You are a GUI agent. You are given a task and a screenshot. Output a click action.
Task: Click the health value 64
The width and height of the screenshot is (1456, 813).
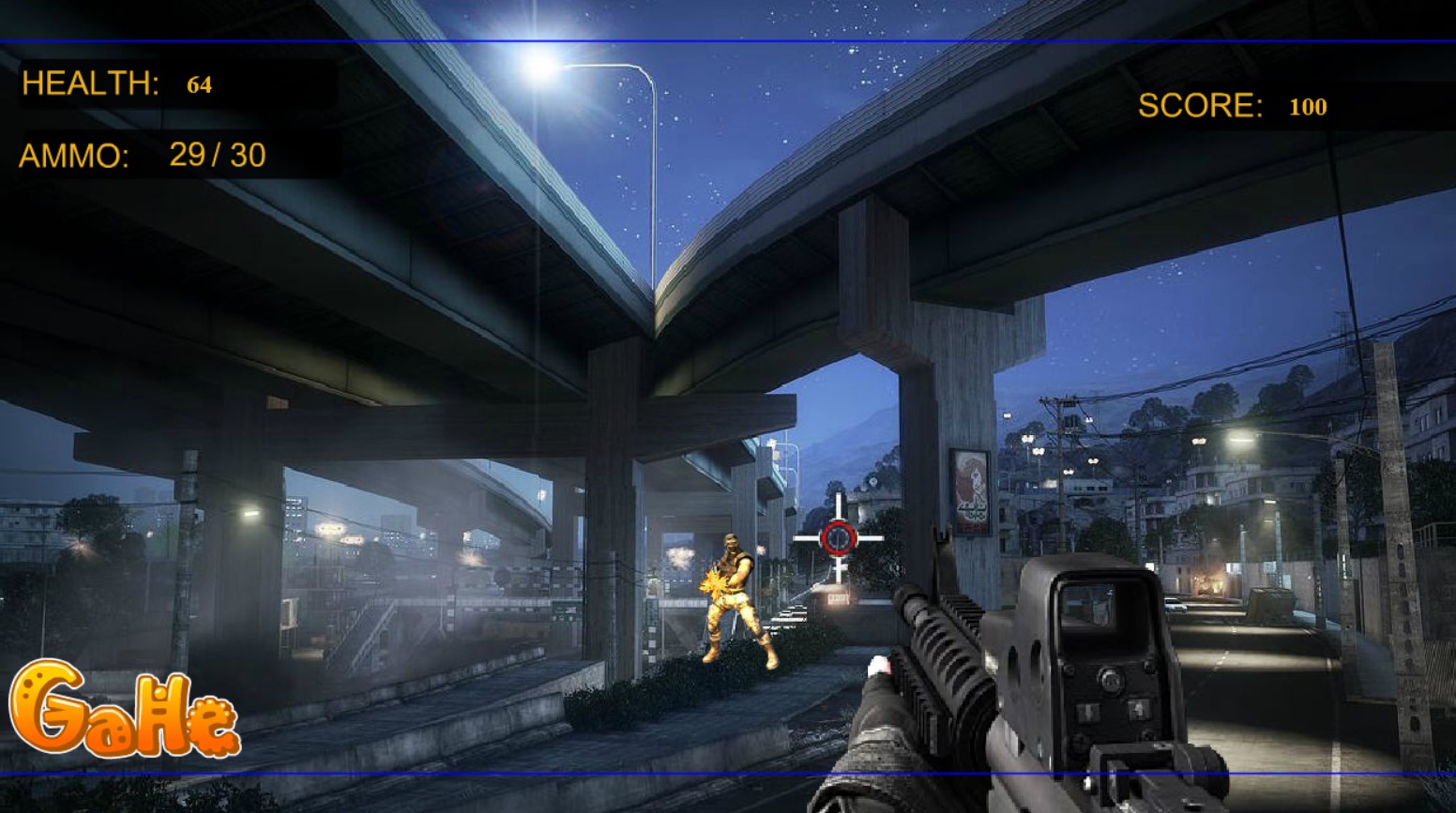point(200,84)
